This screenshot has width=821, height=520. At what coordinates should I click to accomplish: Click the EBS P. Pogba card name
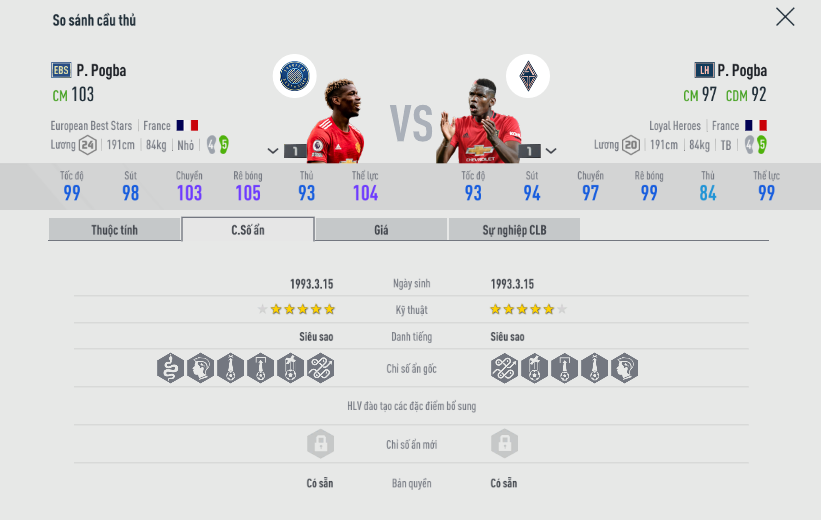pos(101,70)
